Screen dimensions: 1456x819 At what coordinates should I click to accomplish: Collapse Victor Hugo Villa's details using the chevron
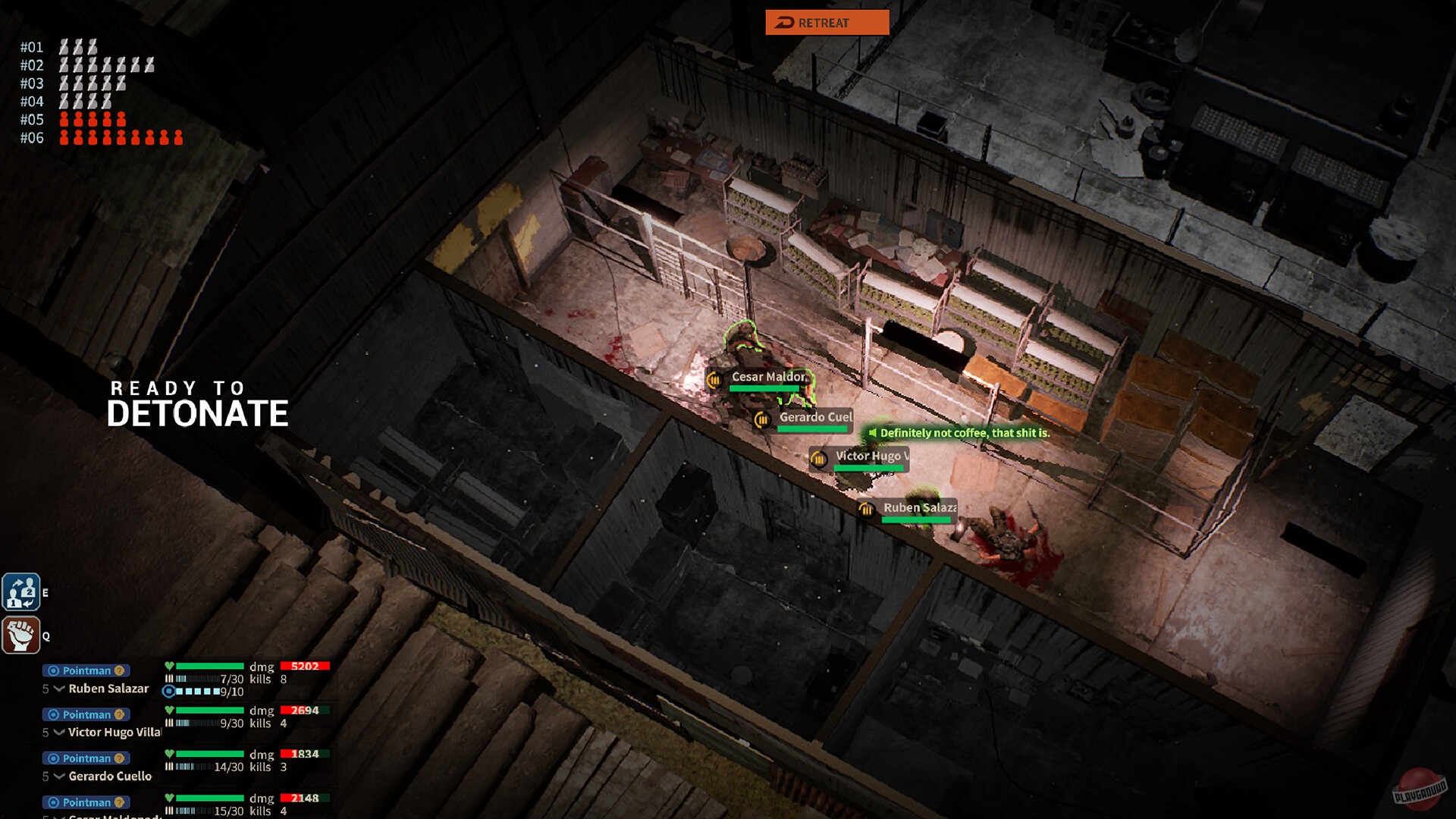[x=58, y=732]
